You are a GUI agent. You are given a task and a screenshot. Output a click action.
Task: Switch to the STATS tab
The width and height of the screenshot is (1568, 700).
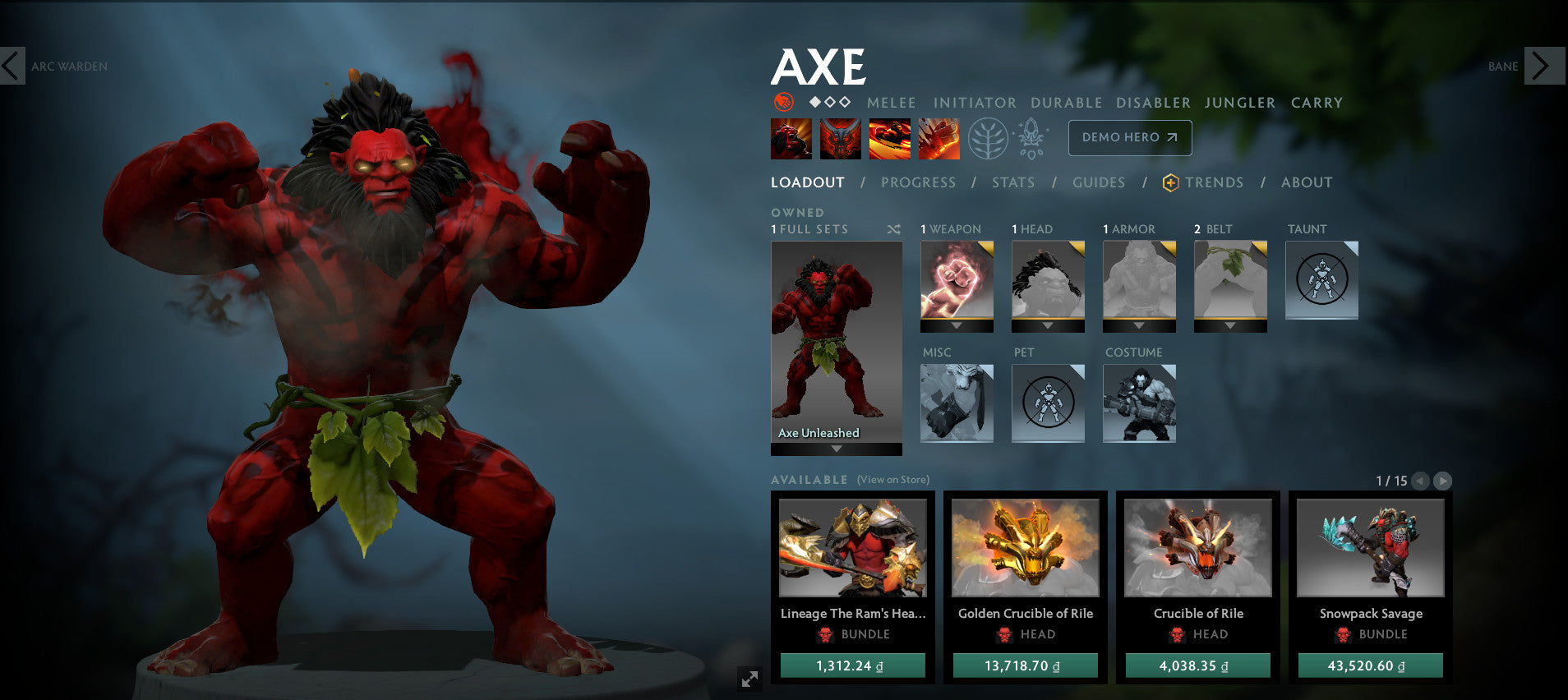click(1012, 182)
